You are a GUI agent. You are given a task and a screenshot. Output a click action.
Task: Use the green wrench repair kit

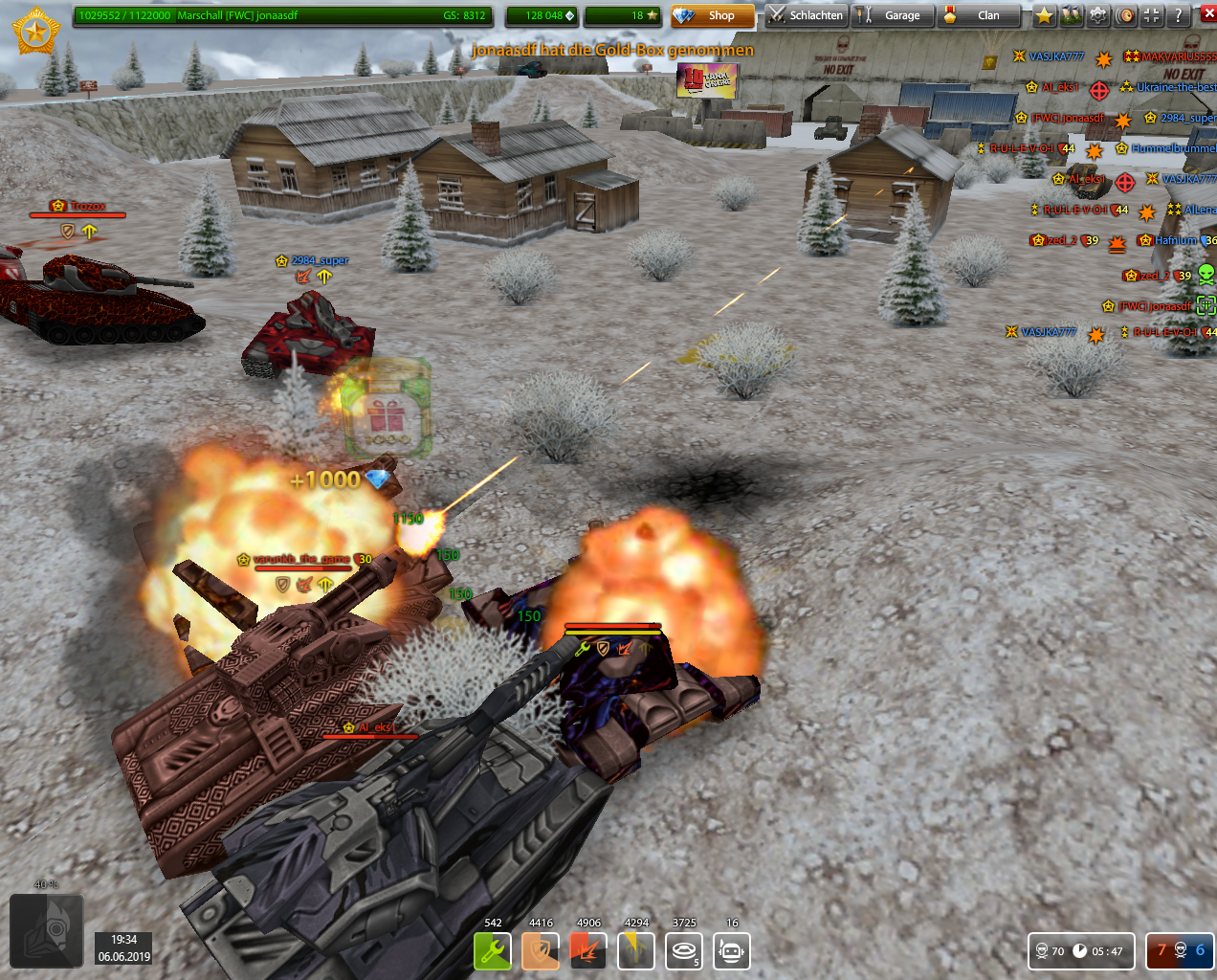[x=493, y=951]
